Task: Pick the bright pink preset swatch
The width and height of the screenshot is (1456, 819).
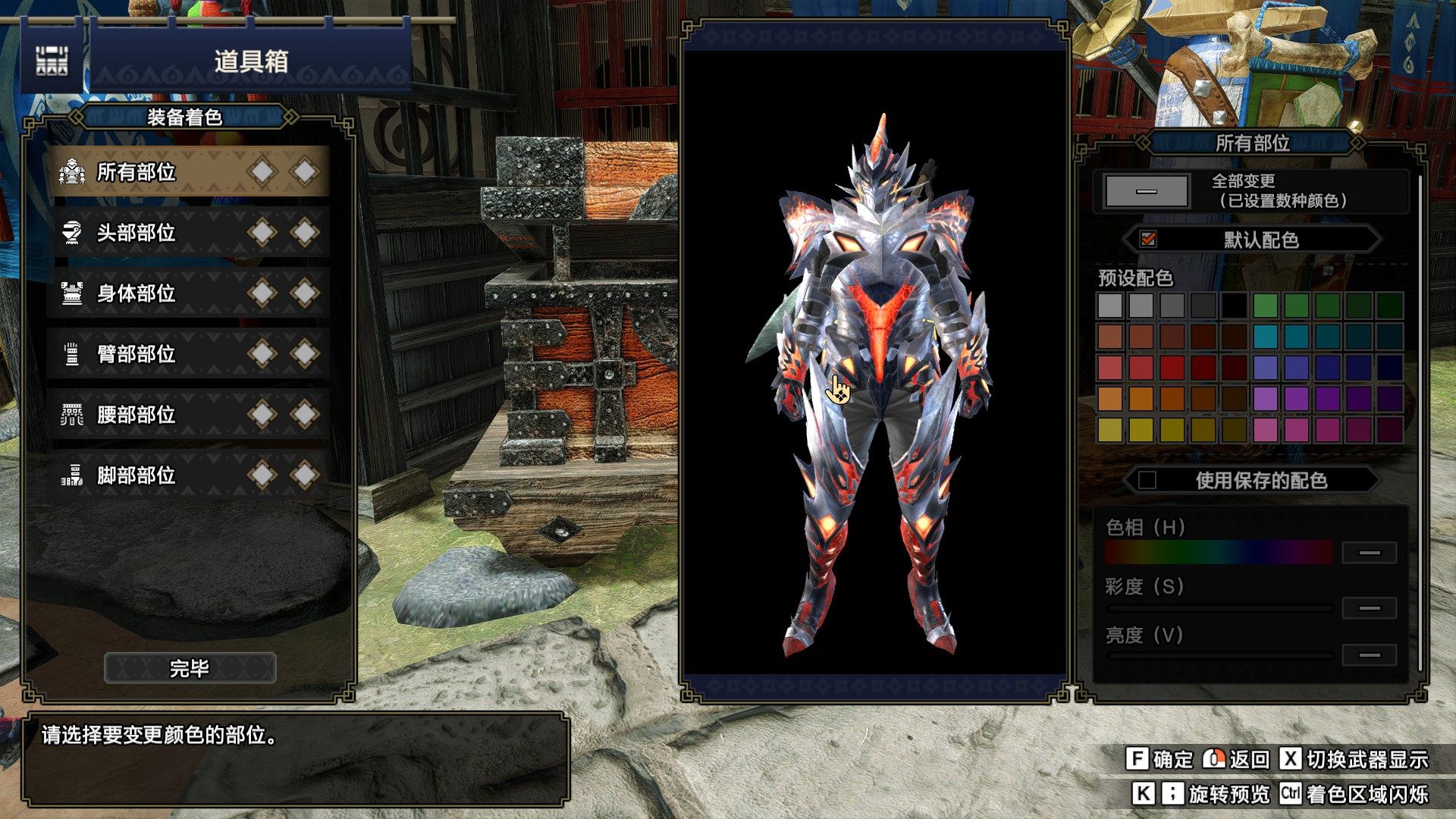Action: (x=1266, y=430)
